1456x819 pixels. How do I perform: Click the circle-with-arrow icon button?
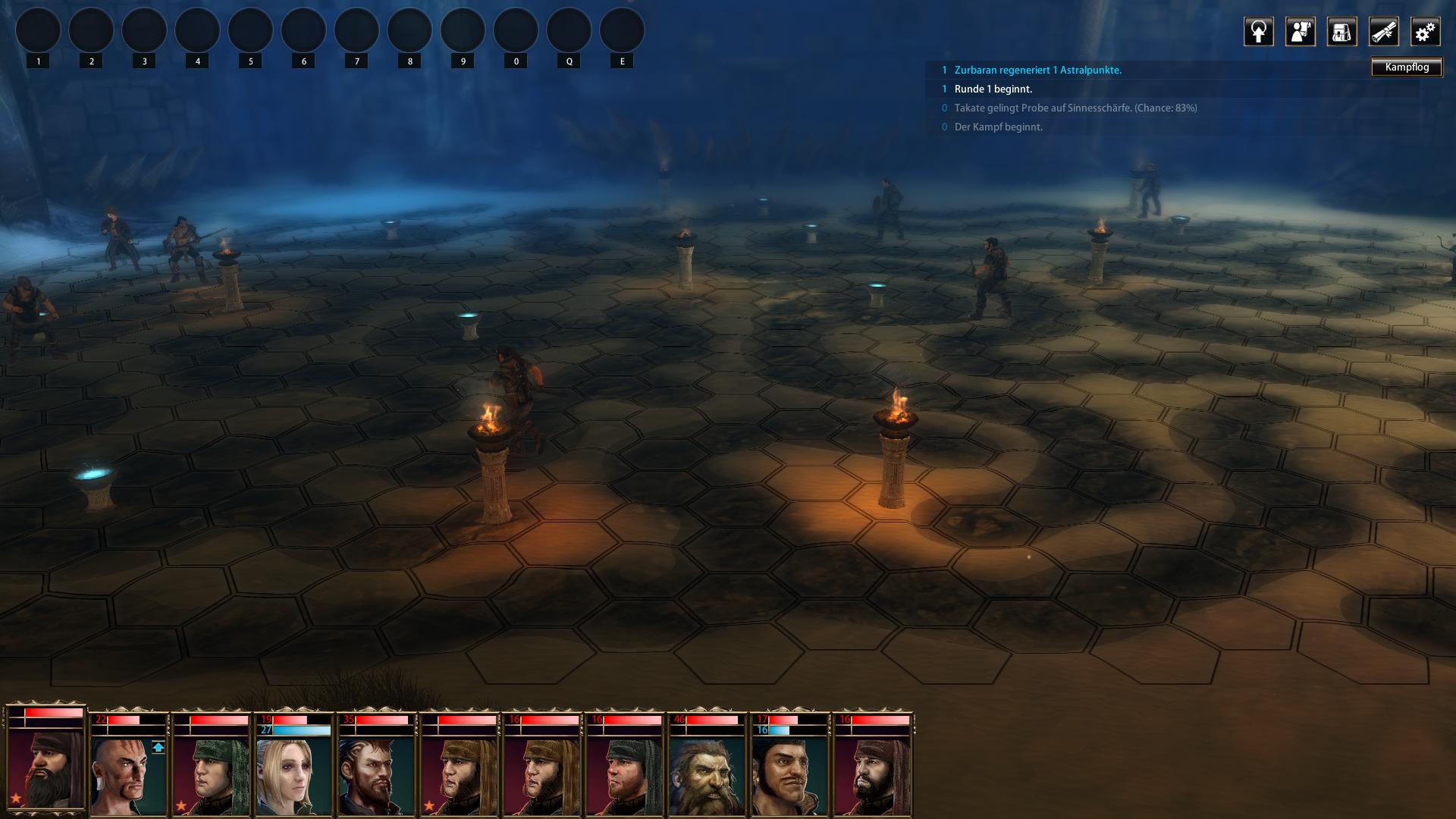[x=1258, y=32]
